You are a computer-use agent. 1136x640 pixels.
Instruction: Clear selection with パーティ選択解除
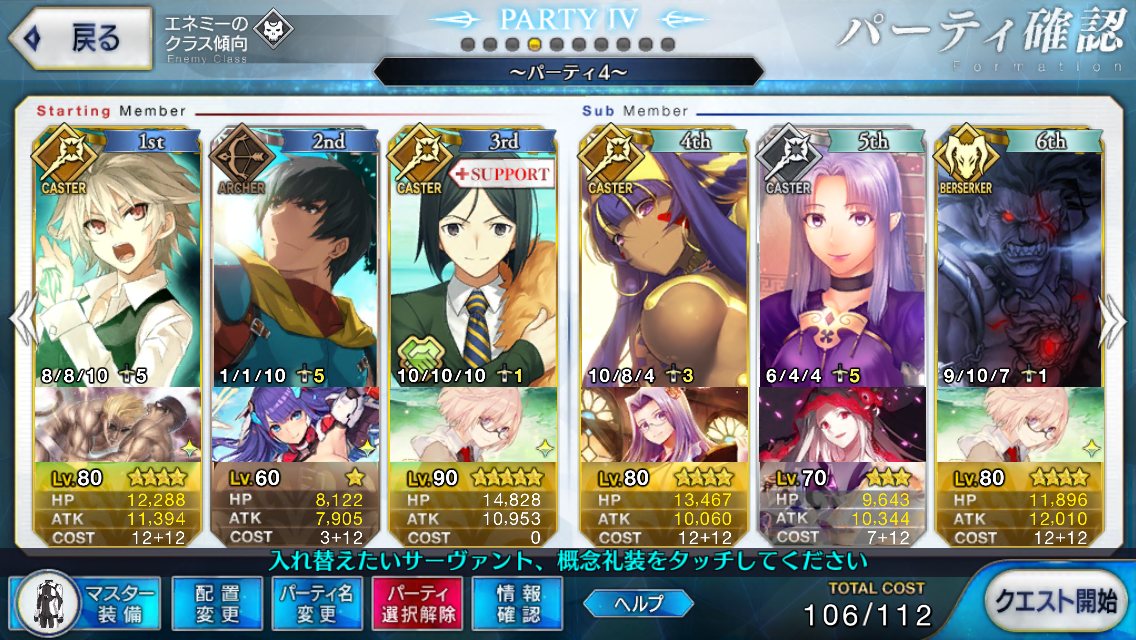(417, 603)
